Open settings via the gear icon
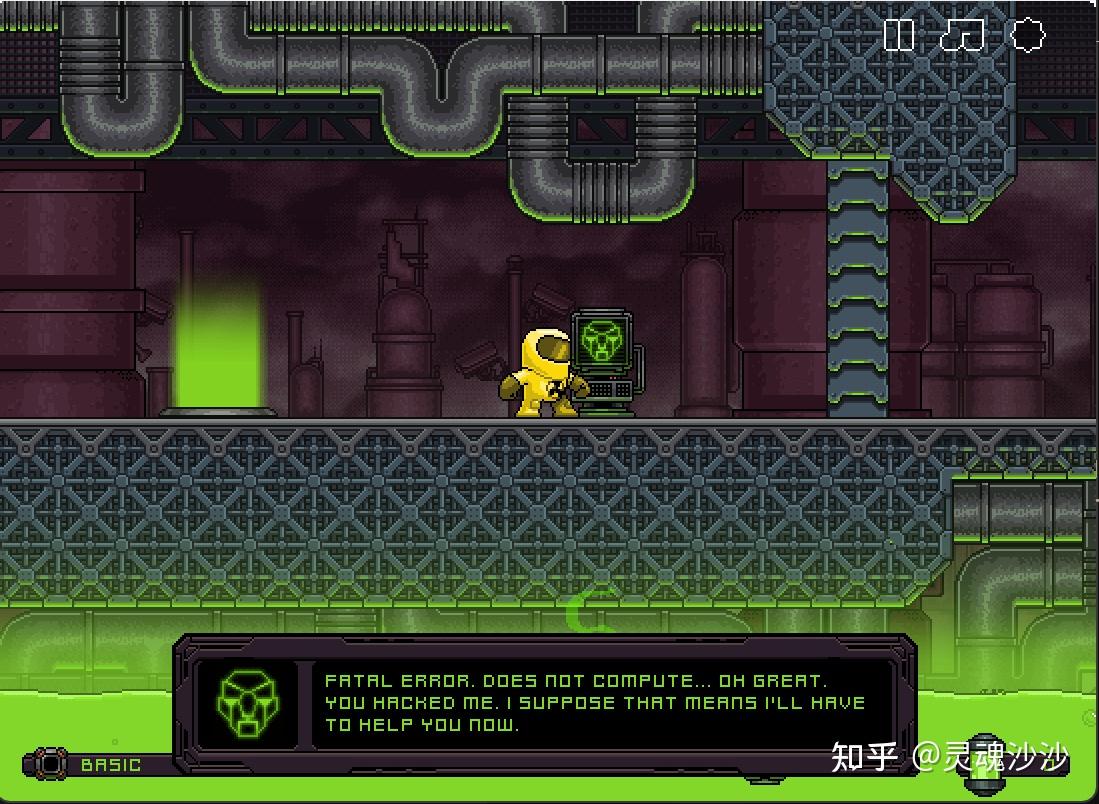 (x=1027, y=36)
